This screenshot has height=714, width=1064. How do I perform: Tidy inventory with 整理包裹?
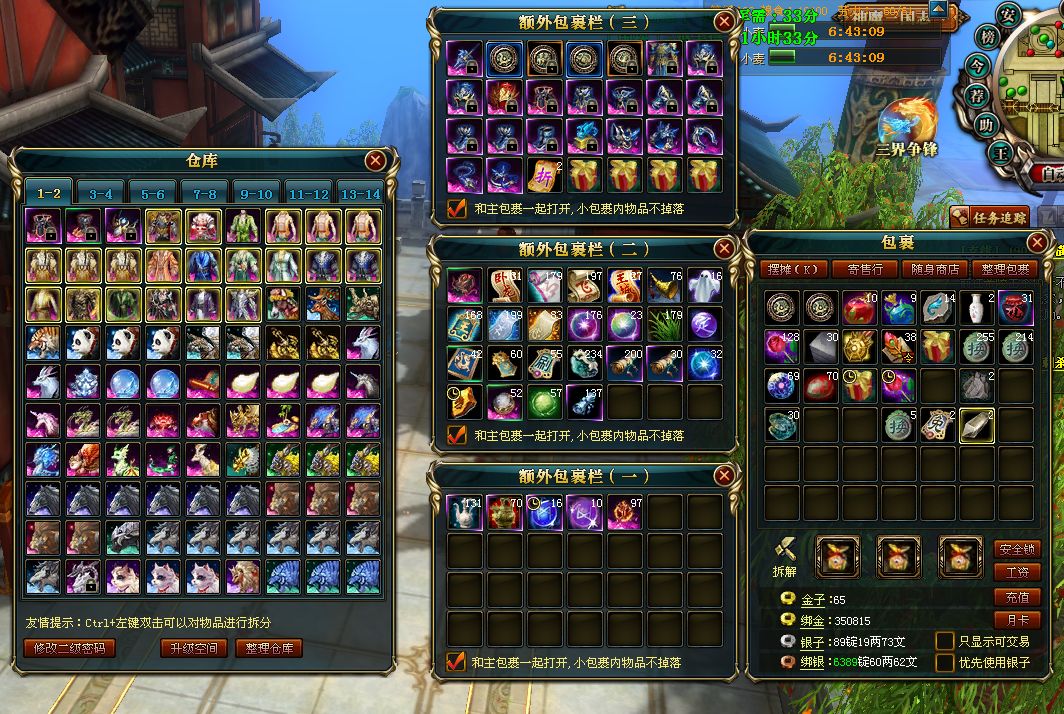[1005, 269]
